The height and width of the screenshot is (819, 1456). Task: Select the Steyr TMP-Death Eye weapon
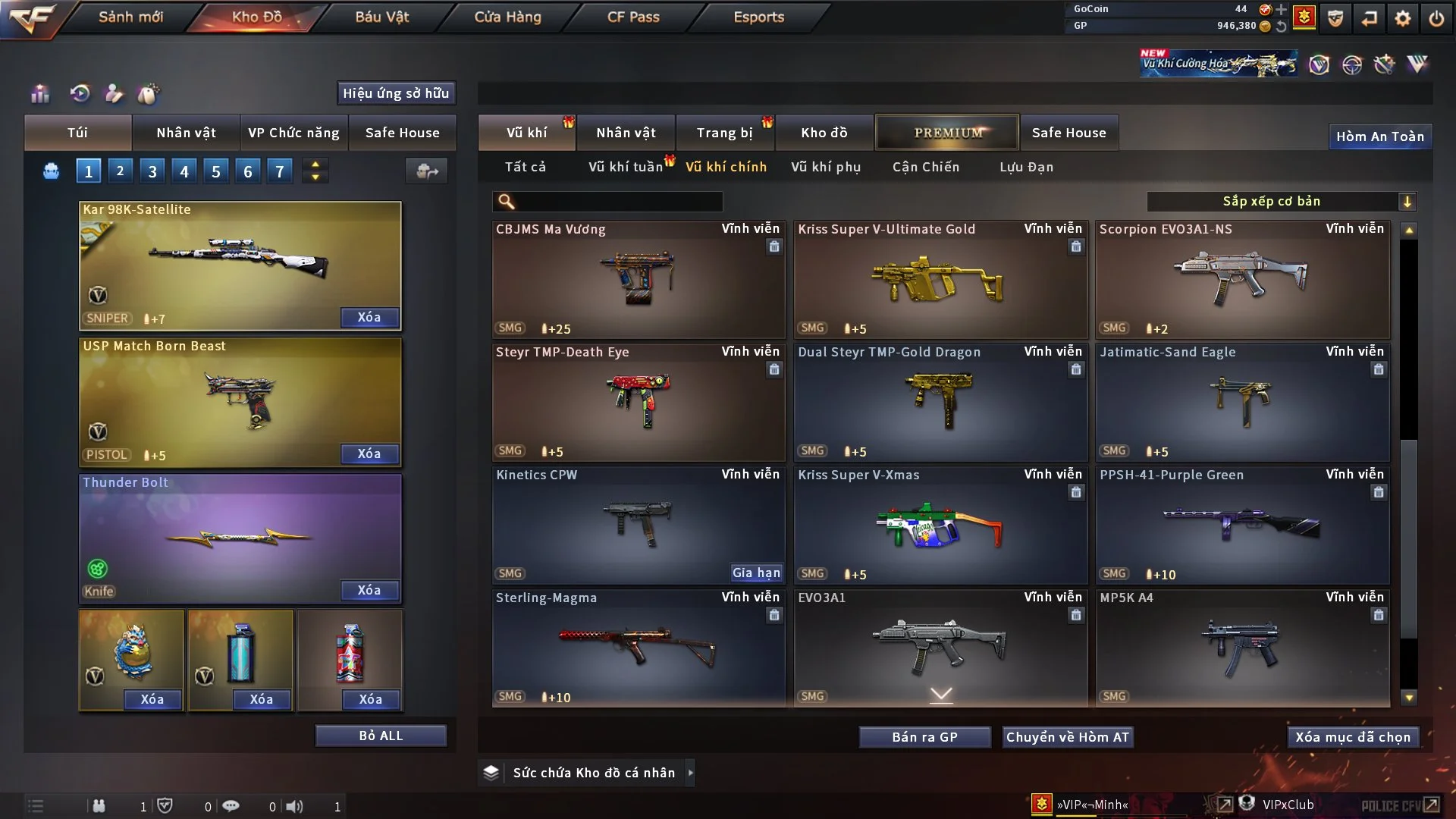[x=638, y=403]
